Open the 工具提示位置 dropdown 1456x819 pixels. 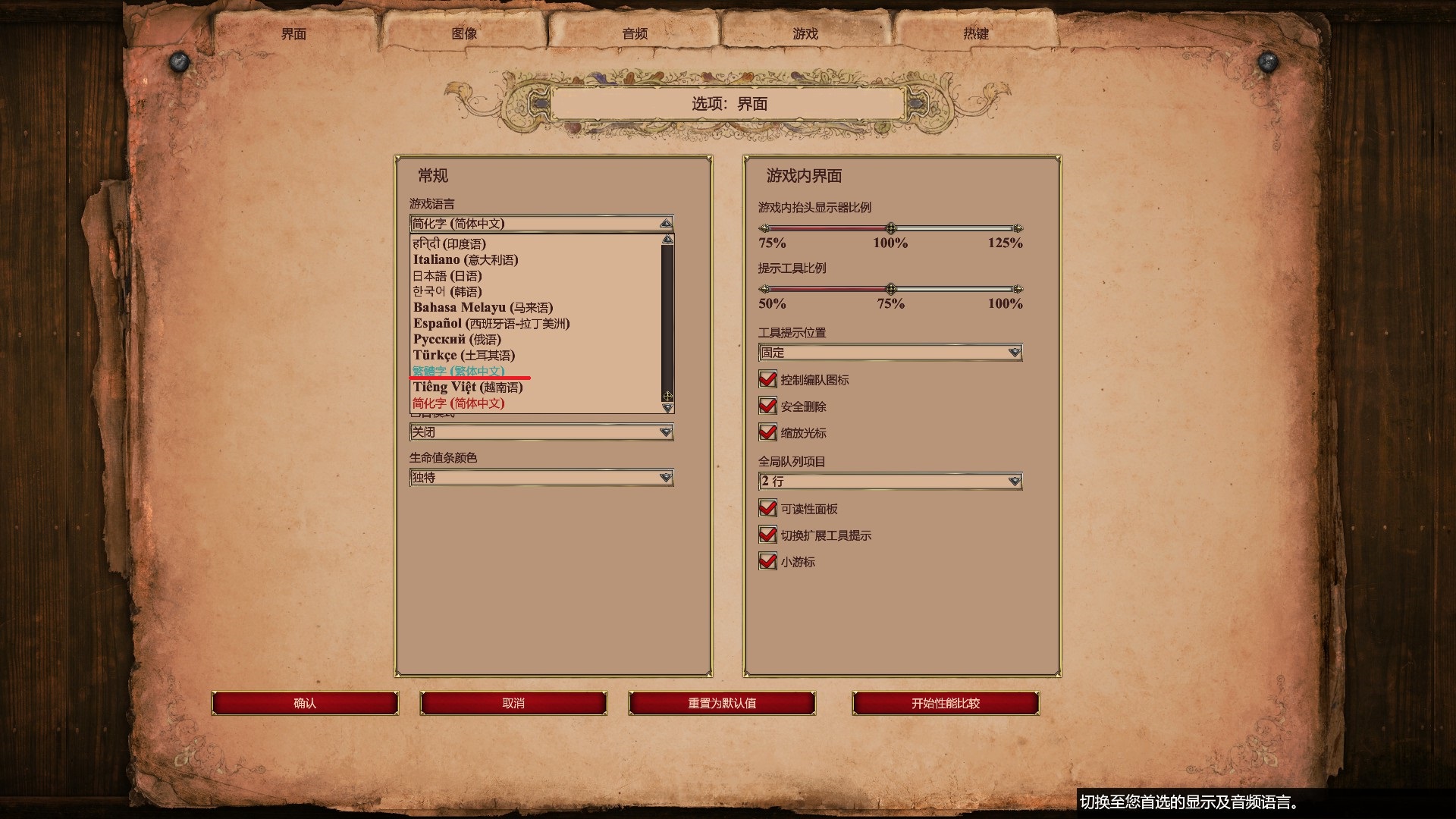890,353
